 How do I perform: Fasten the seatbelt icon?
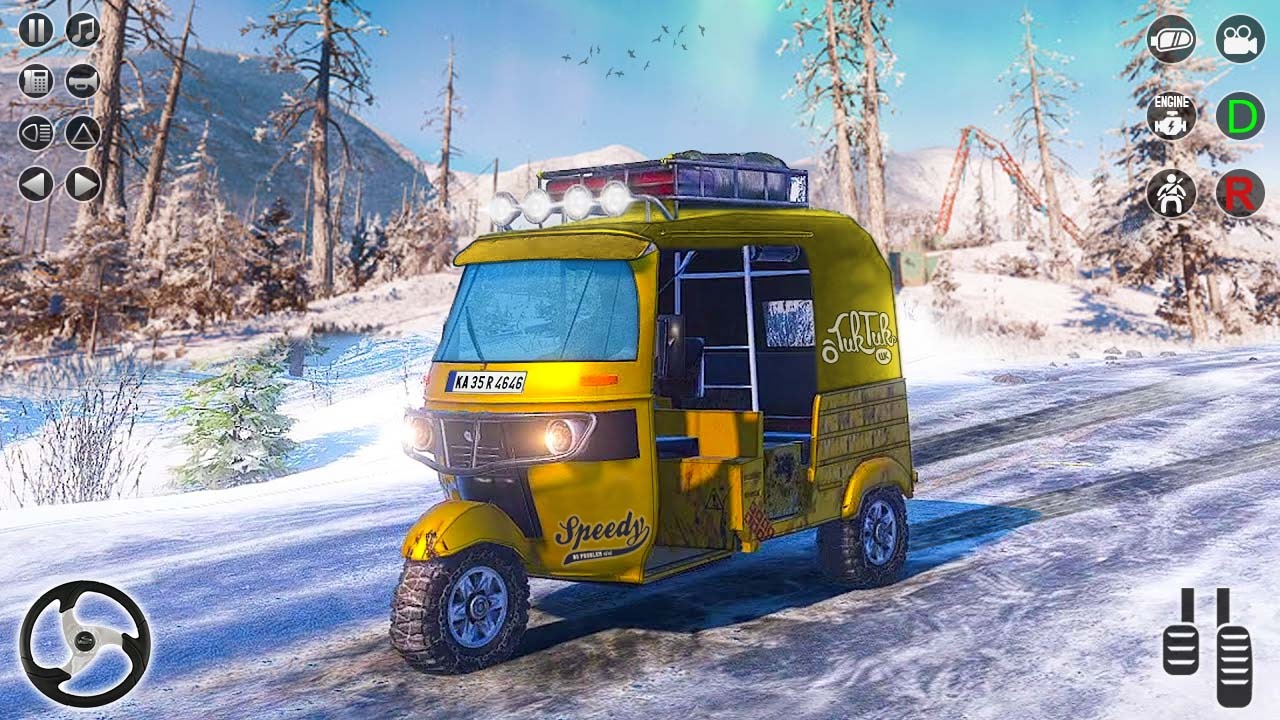[x=1170, y=193]
